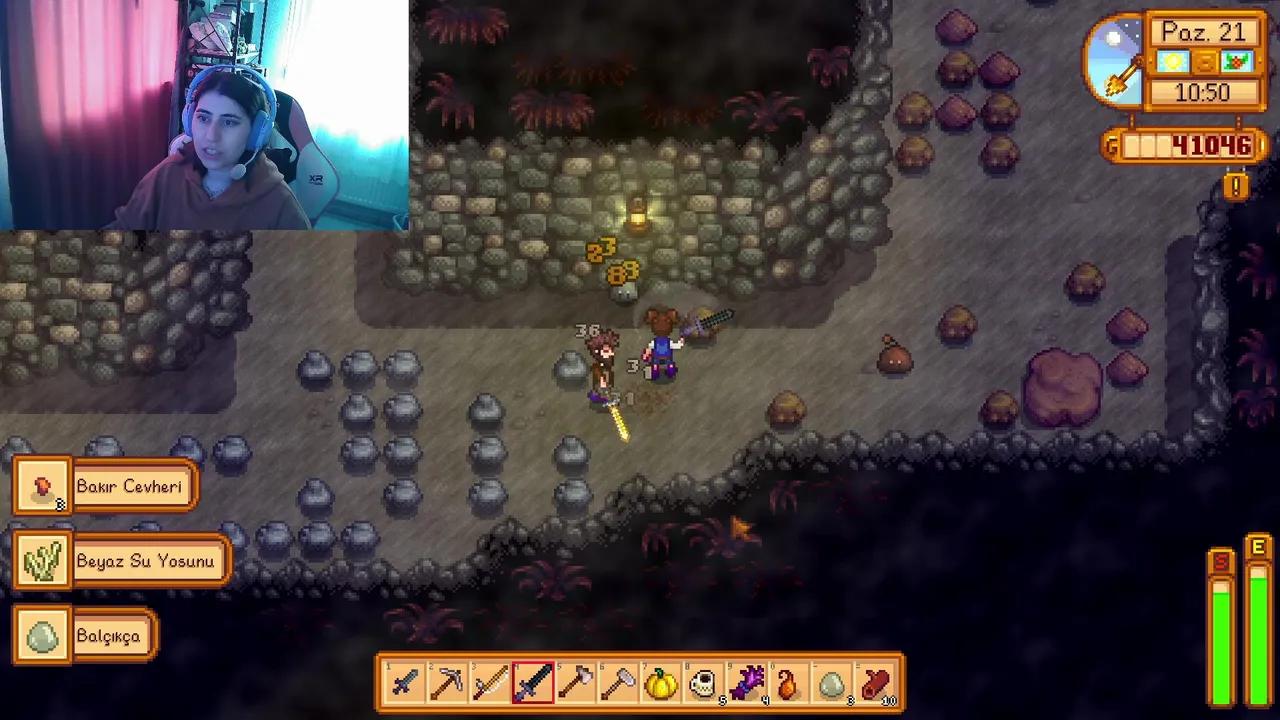The width and height of the screenshot is (1280, 720).
Task: Choose the red log stack of ten
Action: tap(875, 684)
